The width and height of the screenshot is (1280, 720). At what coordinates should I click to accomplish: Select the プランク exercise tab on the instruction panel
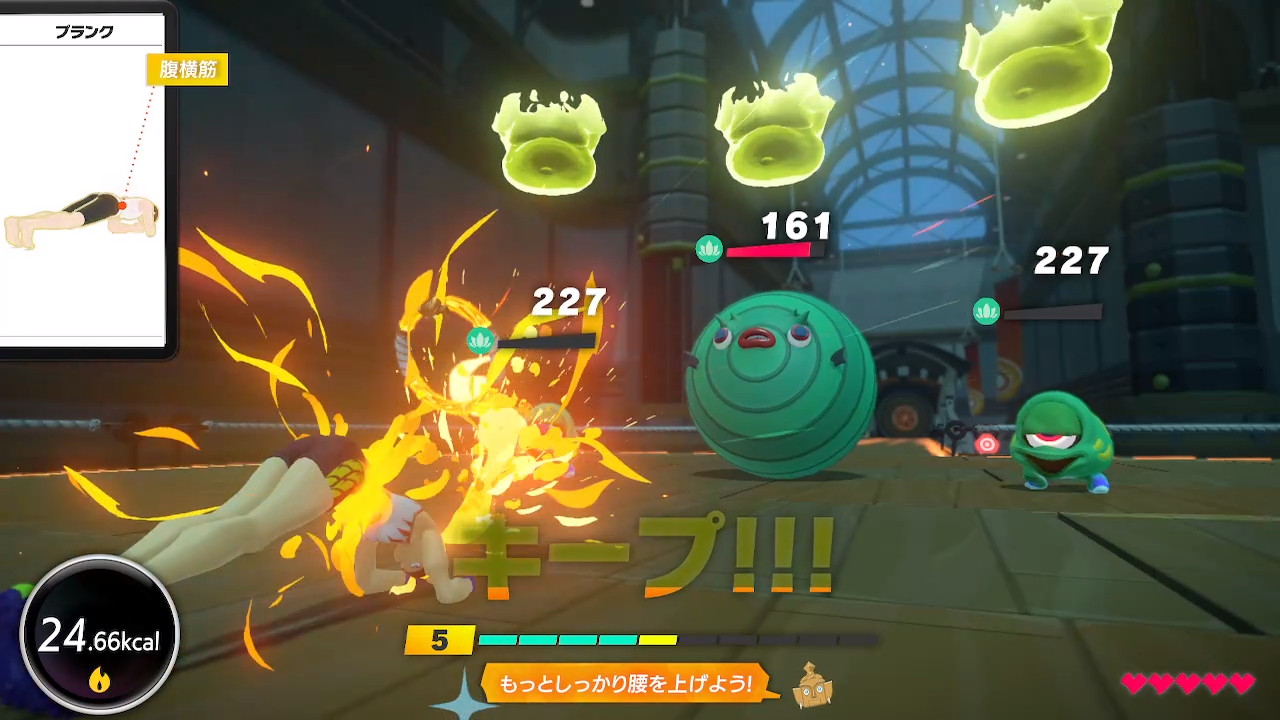pos(85,31)
